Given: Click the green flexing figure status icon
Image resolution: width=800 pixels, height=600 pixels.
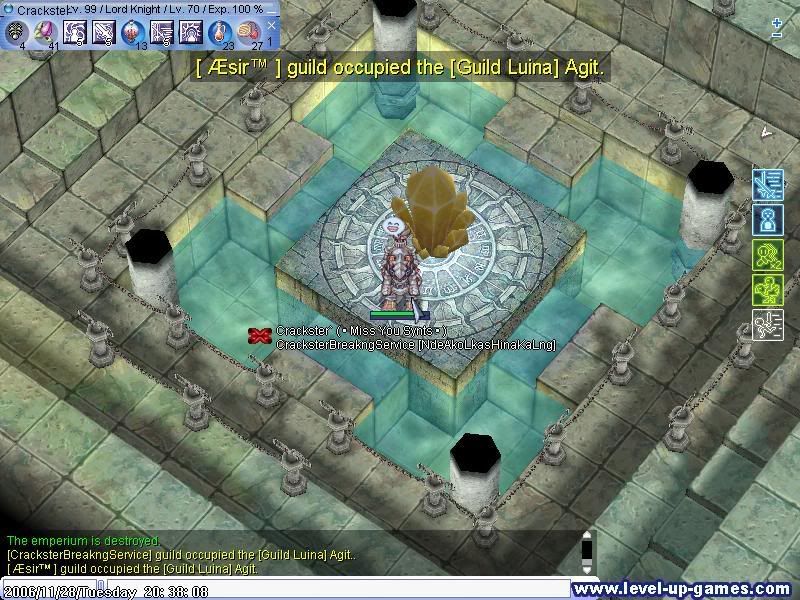Looking at the screenshot, I should click(767, 289).
